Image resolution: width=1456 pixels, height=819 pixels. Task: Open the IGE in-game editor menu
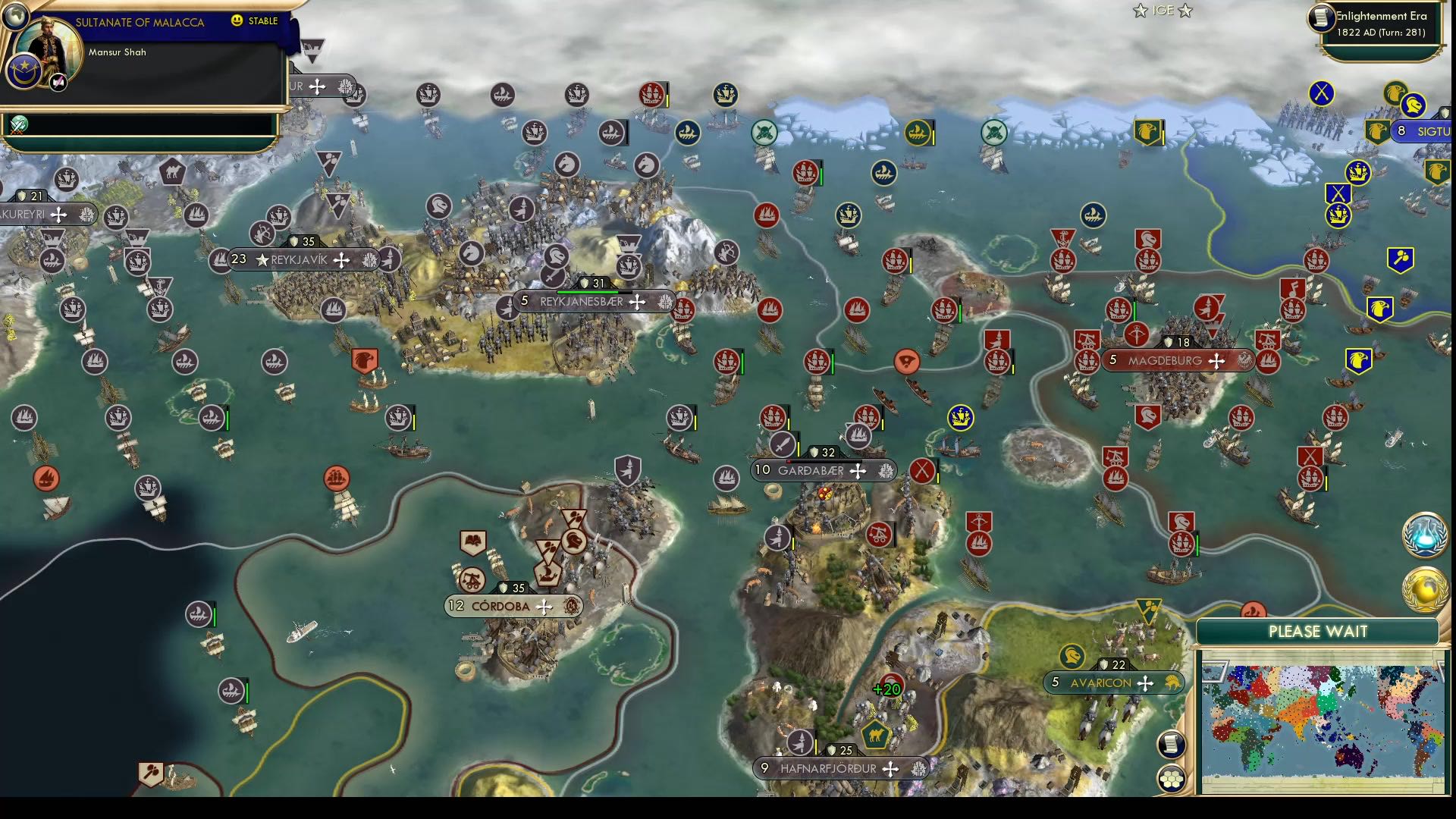coord(1164,11)
